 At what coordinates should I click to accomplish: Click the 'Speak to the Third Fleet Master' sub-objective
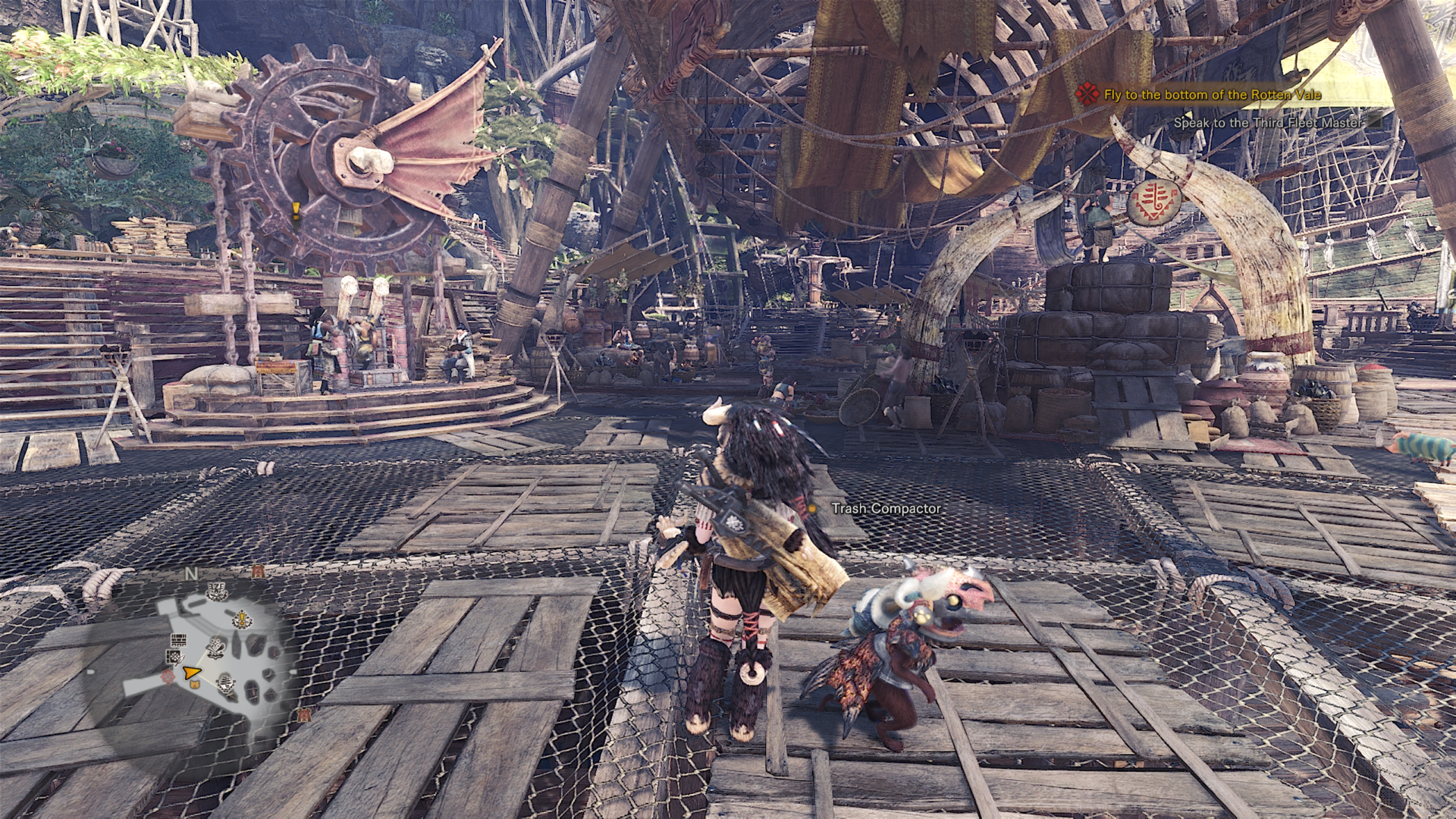(x=1267, y=122)
